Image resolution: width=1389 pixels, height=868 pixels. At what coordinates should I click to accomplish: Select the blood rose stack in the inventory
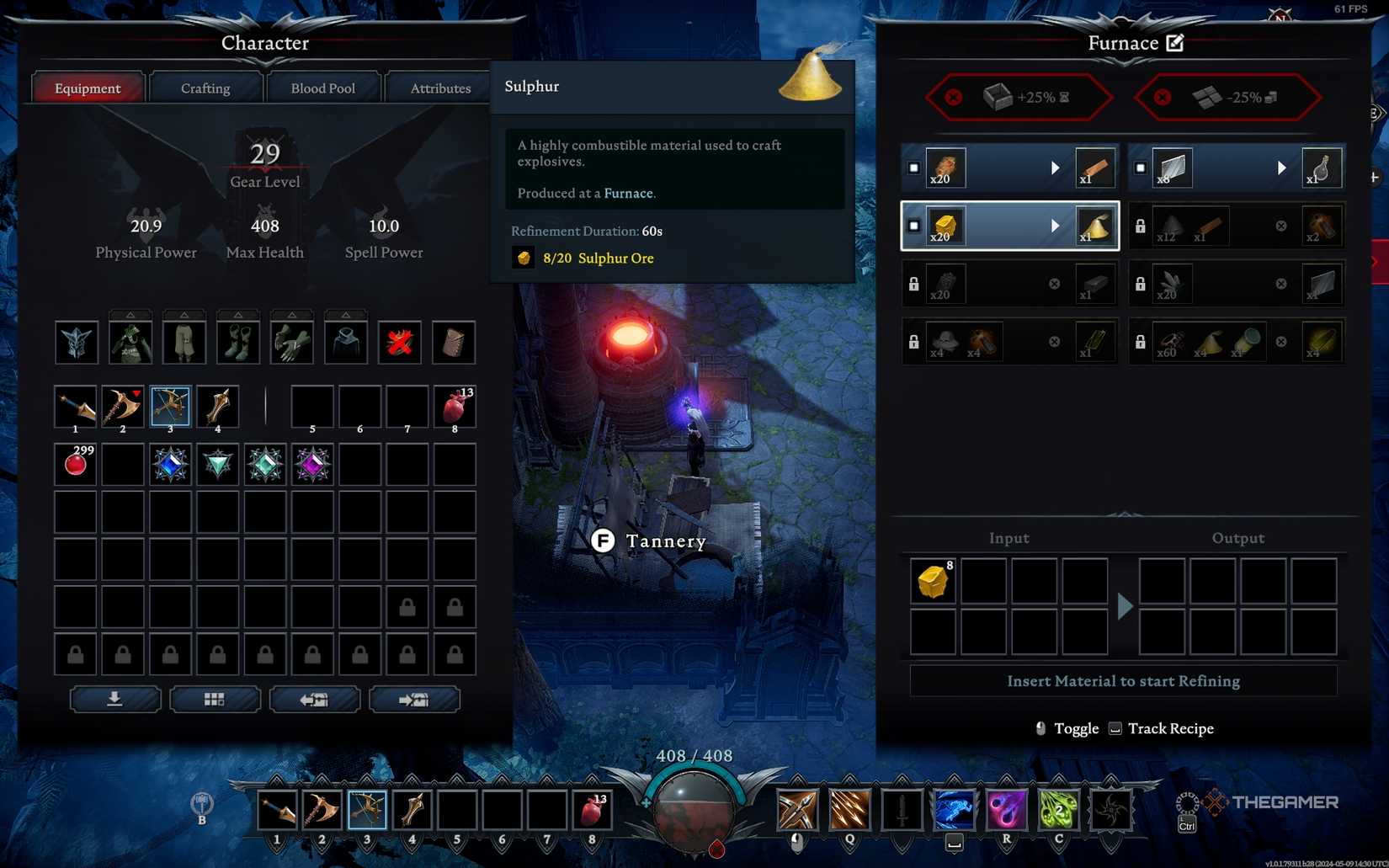pos(75,462)
